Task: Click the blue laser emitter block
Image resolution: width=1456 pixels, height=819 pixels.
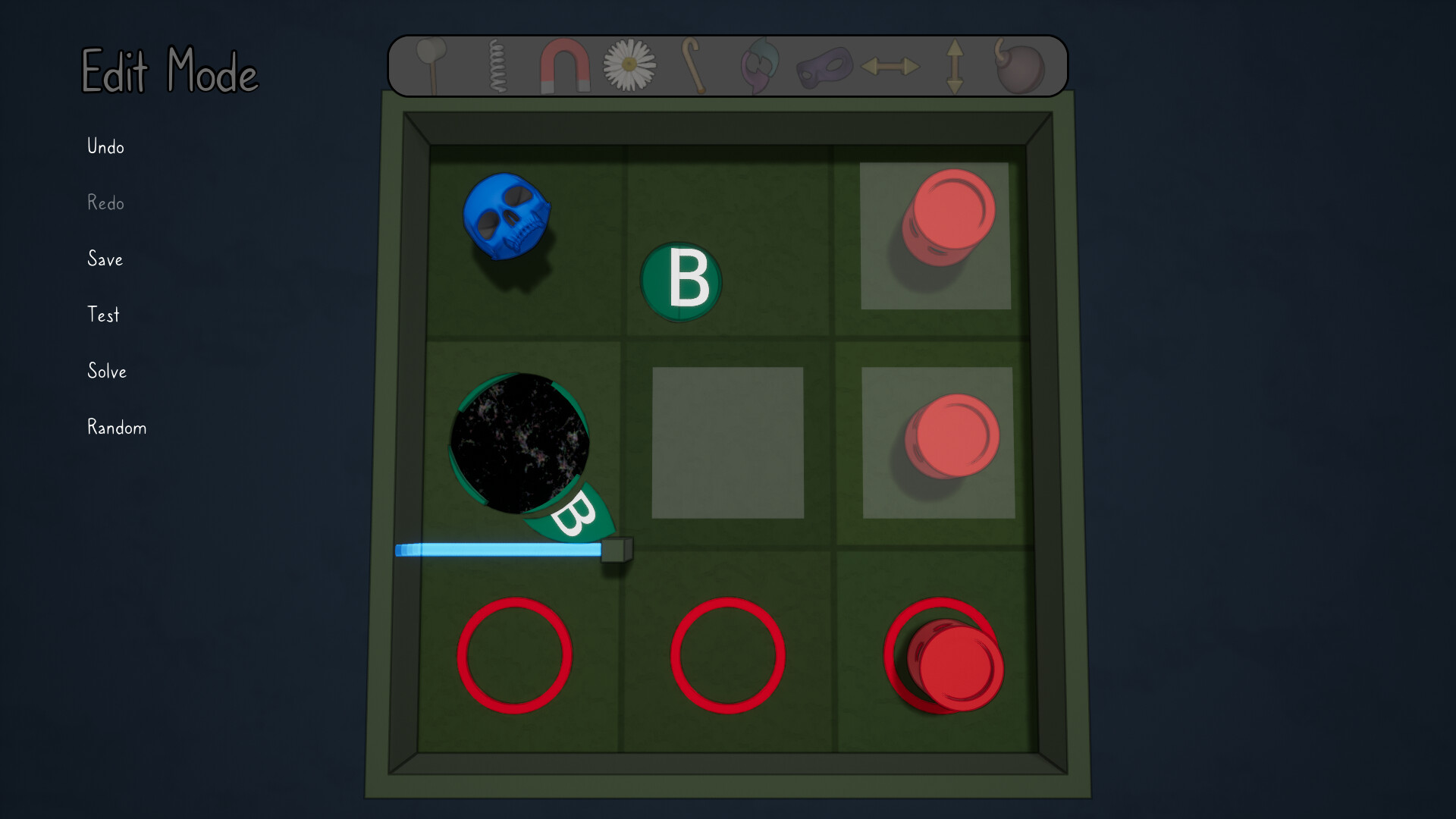Action: coord(617,550)
